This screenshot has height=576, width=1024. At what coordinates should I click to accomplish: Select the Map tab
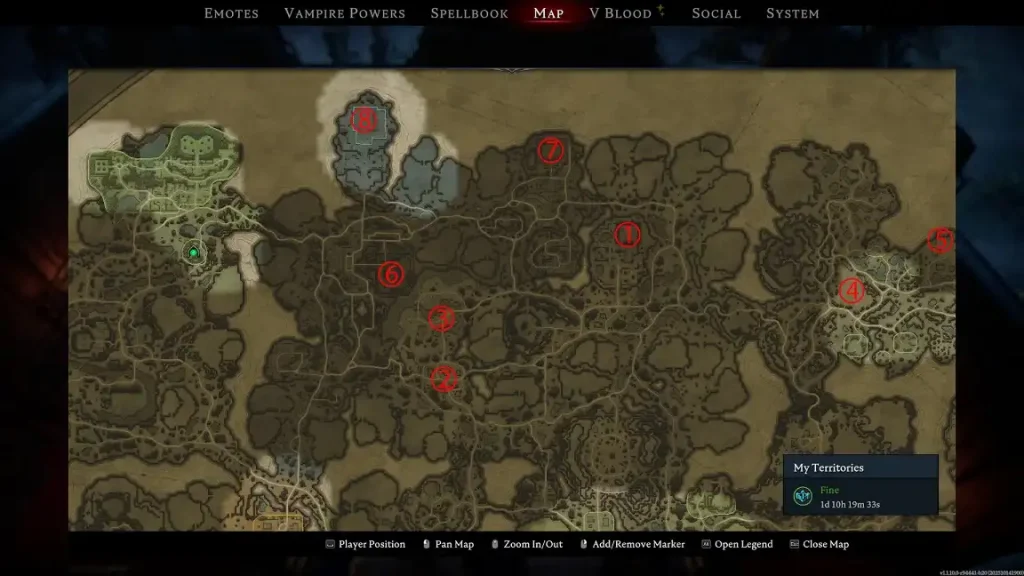click(x=548, y=13)
